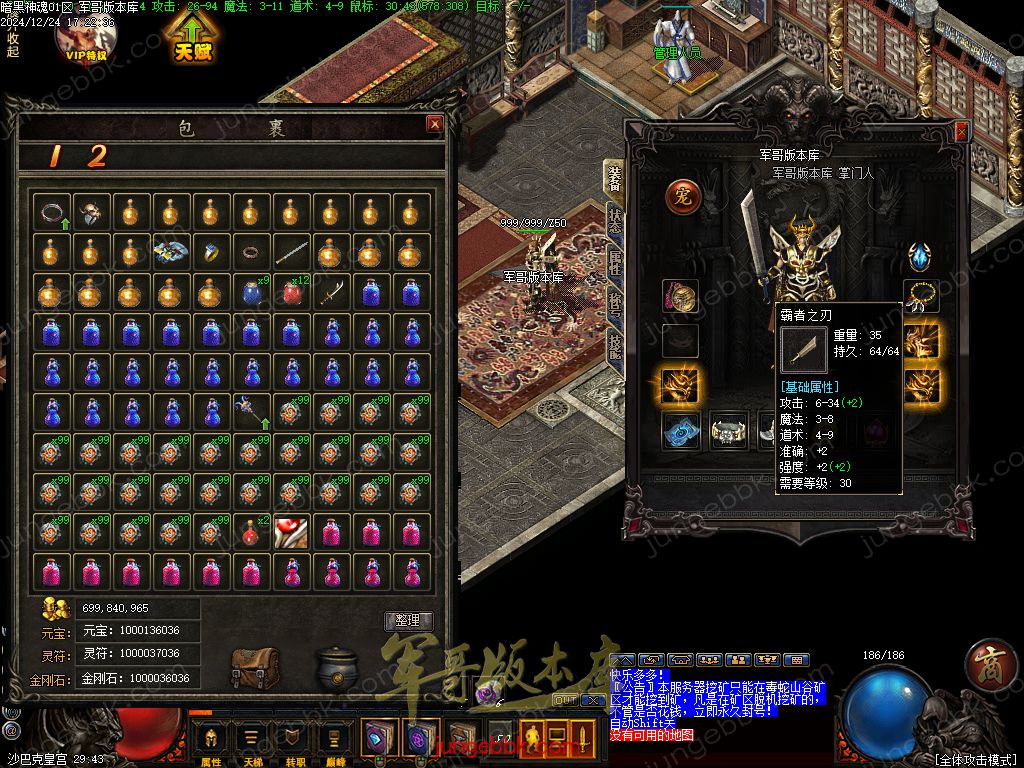The width and height of the screenshot is (1024, 768).
Task: Close the 包裹 inventory window
Action: 434,124
